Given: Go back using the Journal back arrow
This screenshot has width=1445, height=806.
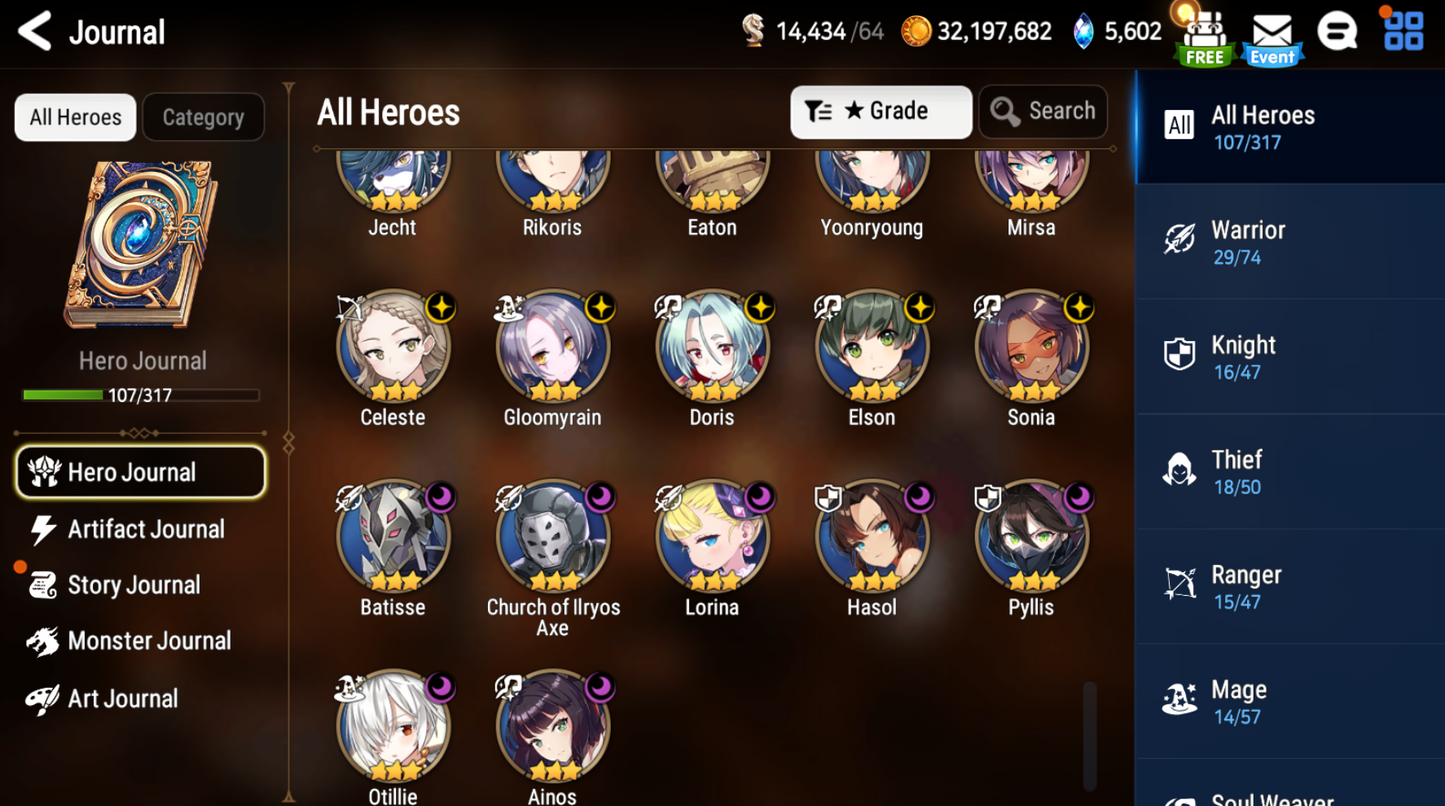Looking at the screenshot, I should point(33,31).
